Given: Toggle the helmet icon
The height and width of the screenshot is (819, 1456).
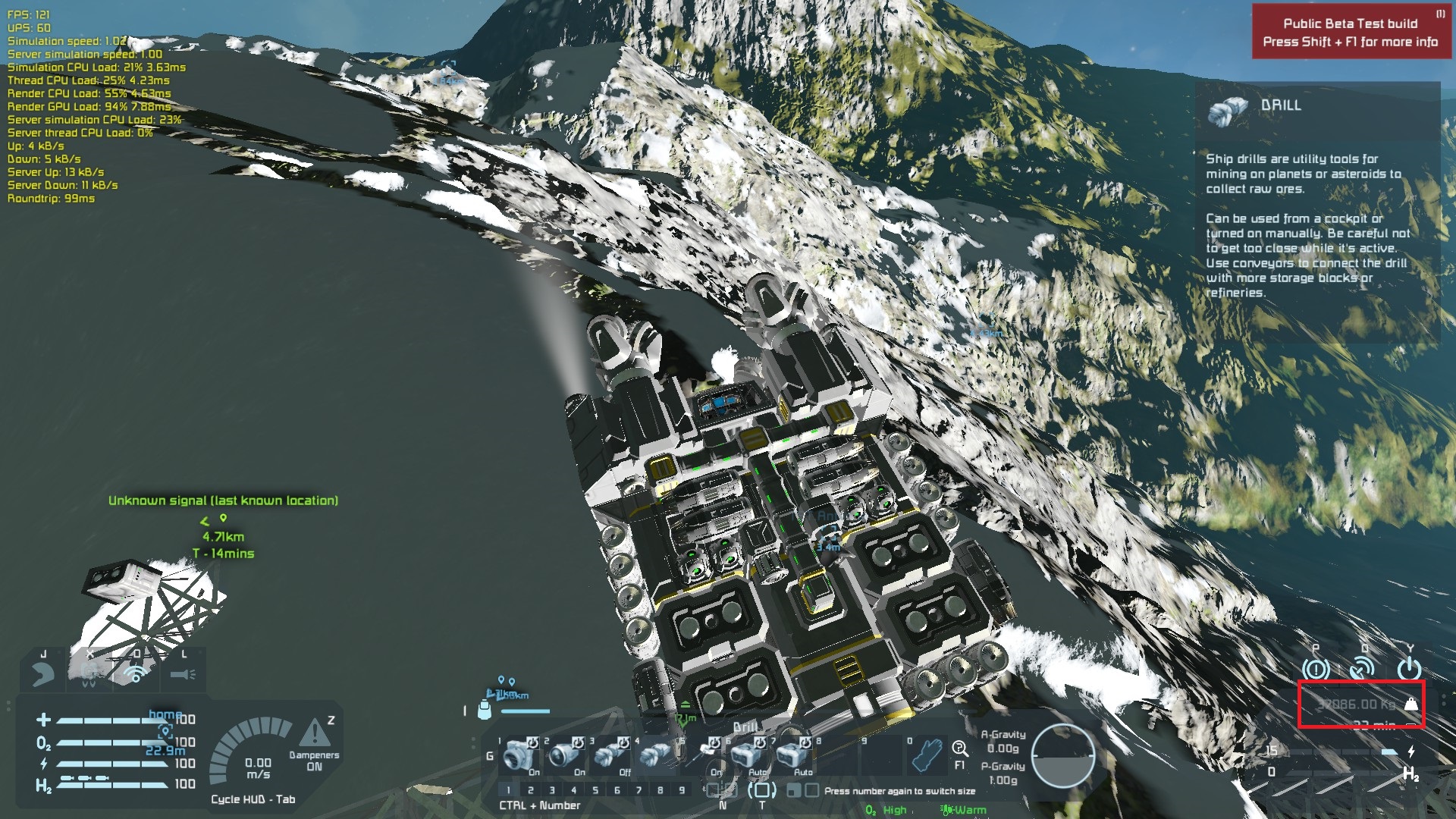Looking at the screenshot, I should coord(43,673).
